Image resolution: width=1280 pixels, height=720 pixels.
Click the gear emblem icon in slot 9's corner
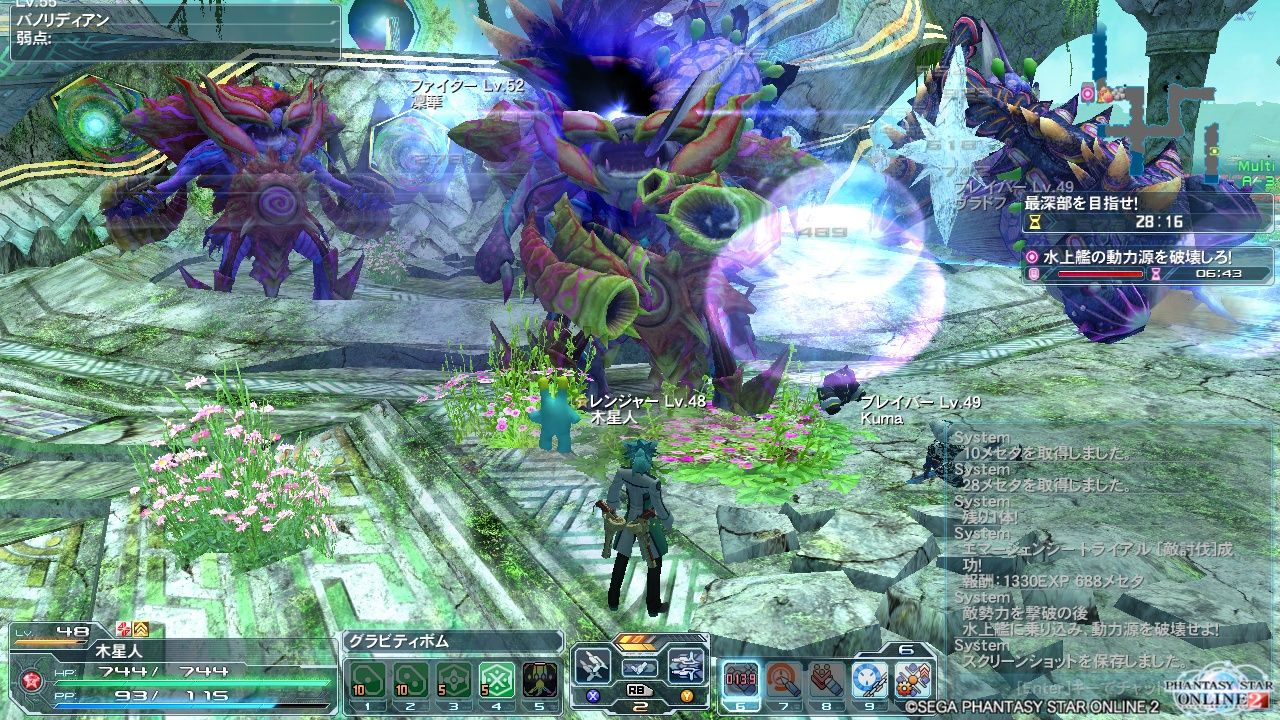pyautogui.click(x=905, y=688)
